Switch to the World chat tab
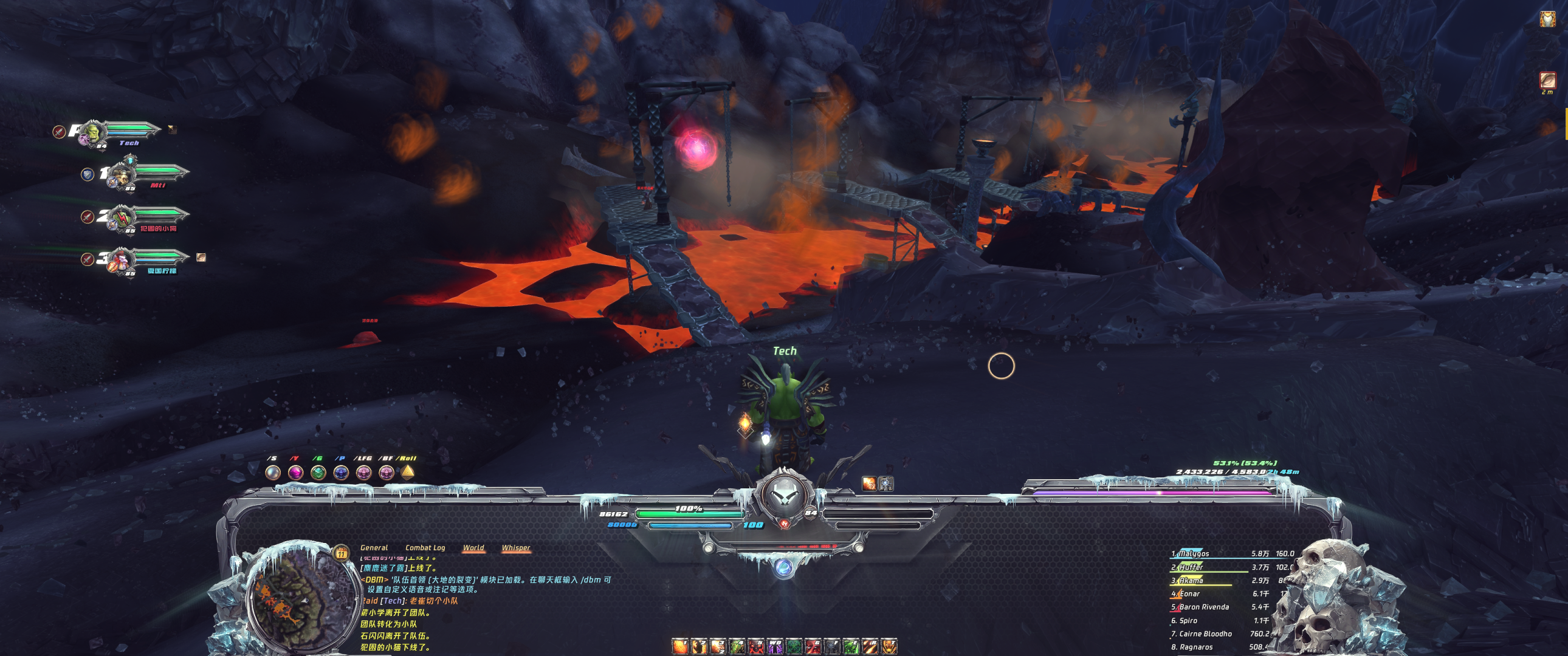1568x656 pixels. click(x=473, y=548)
